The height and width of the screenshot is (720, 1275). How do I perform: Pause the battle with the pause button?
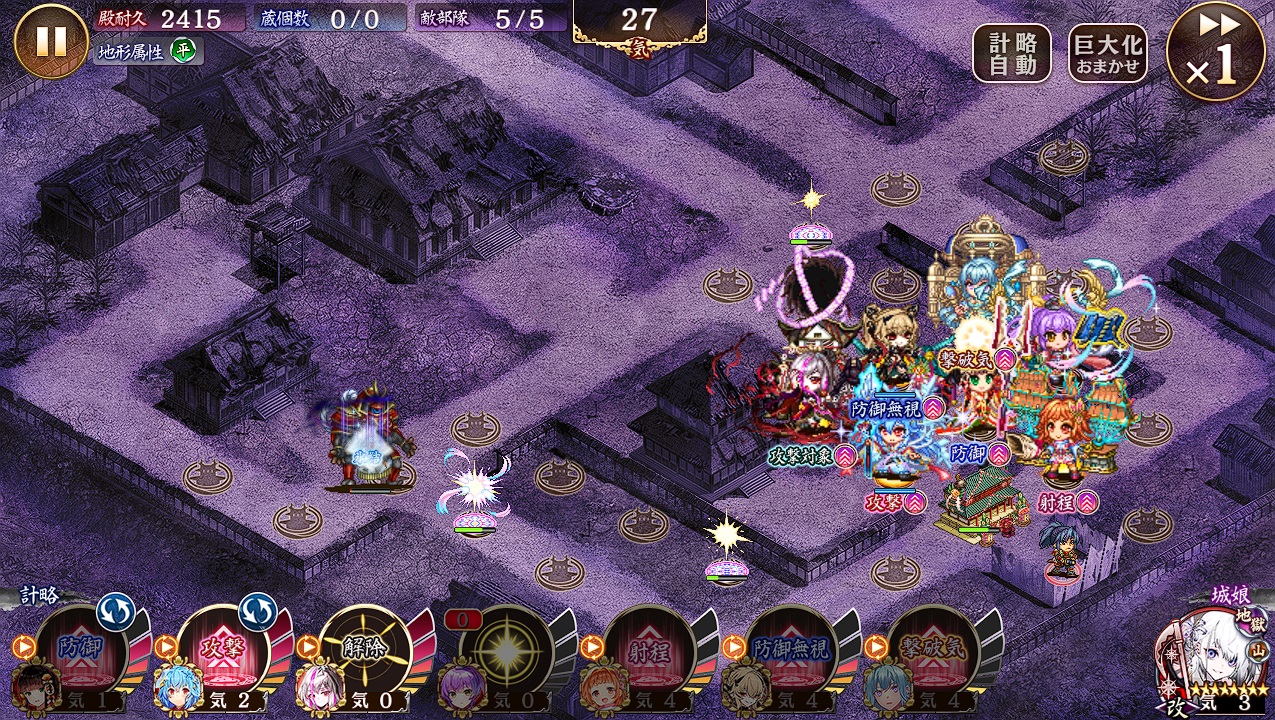(x=51, y=41)
